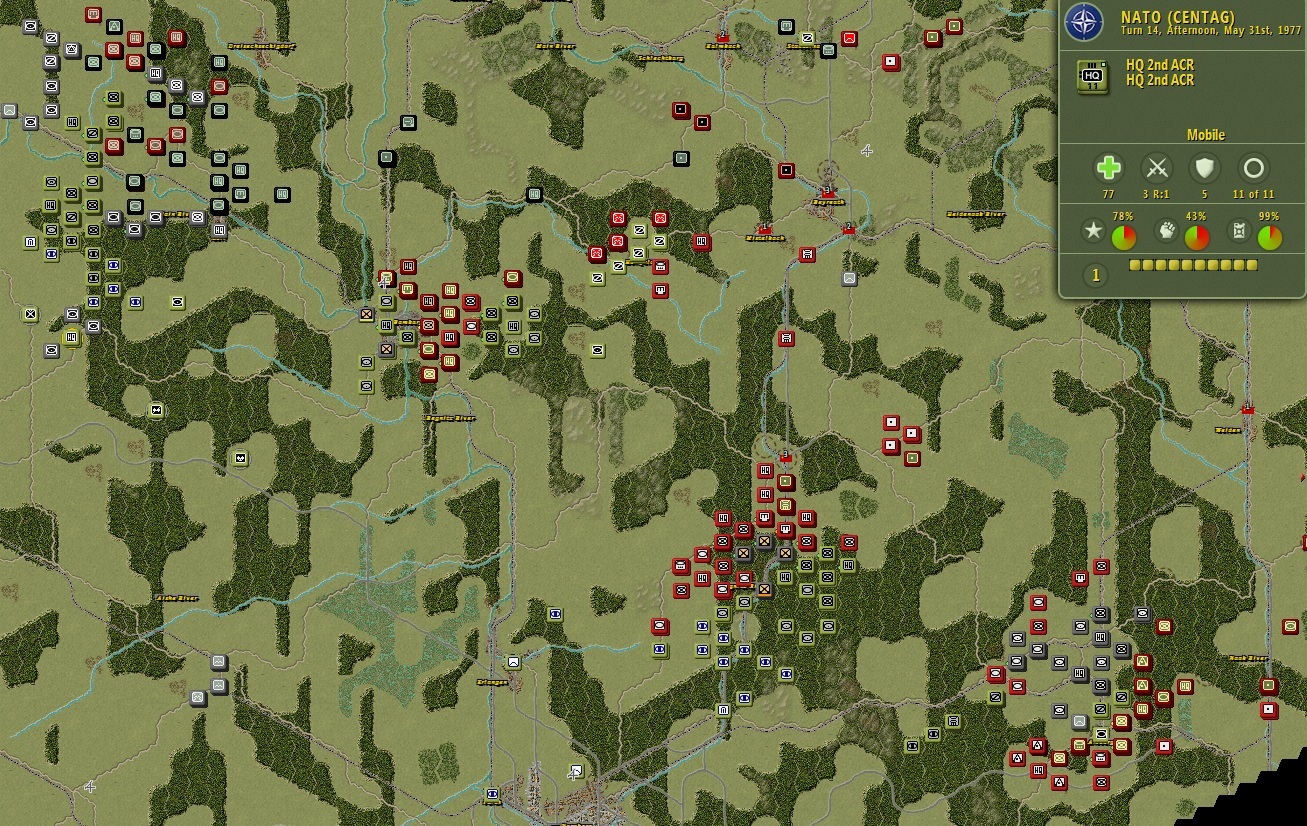Select the HQ 2nd ACR unit icon

point(1092,76)
